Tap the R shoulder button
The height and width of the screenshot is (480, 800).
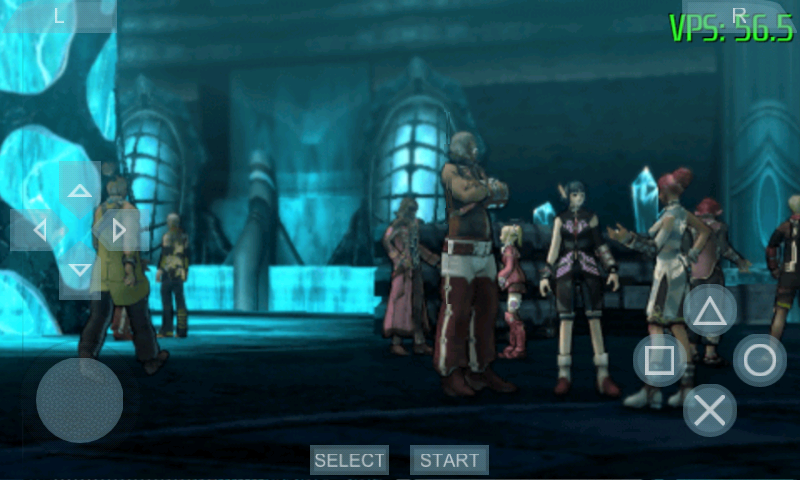coord(740,14)
